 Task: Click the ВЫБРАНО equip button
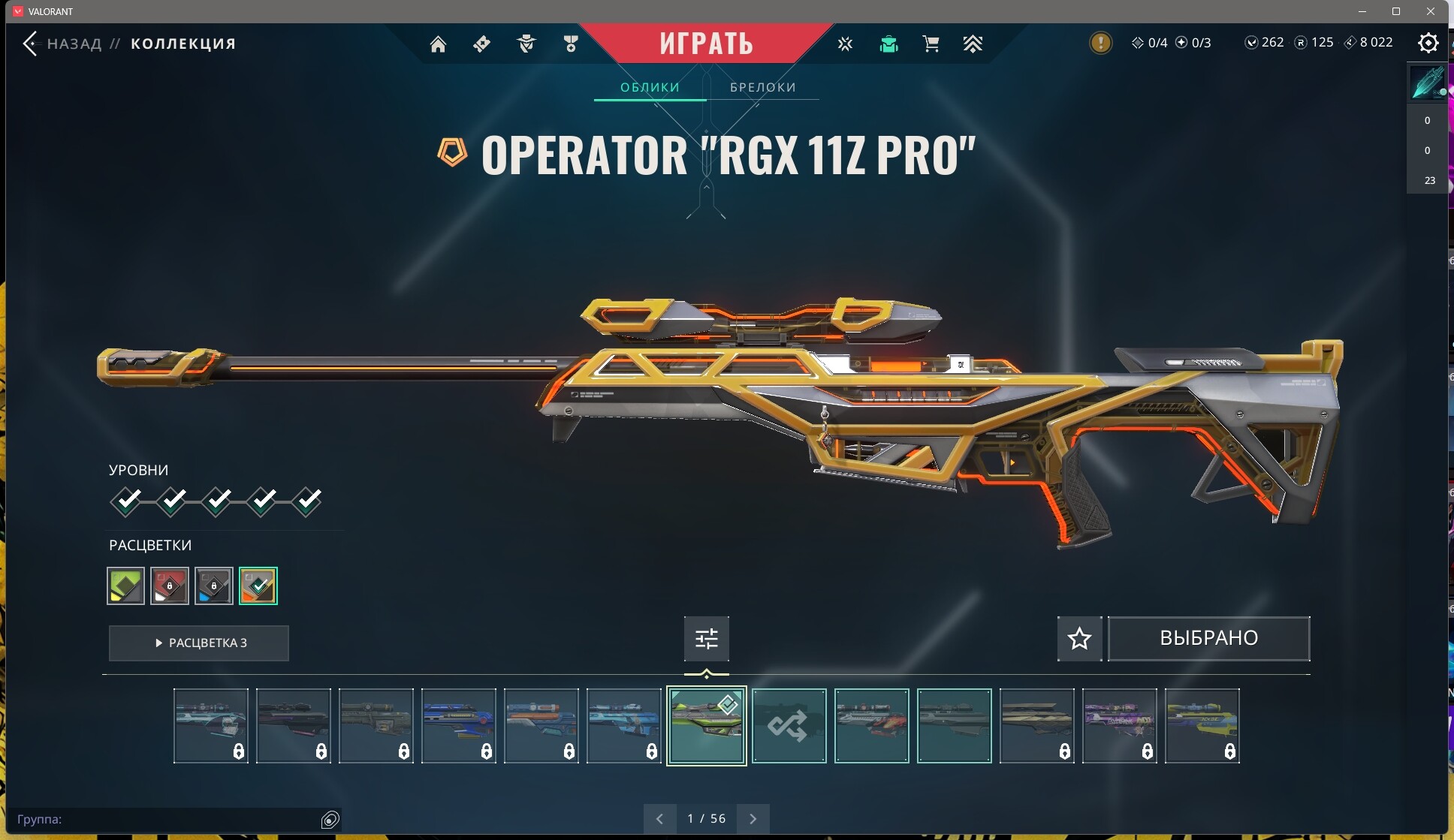click(1208, 639)
